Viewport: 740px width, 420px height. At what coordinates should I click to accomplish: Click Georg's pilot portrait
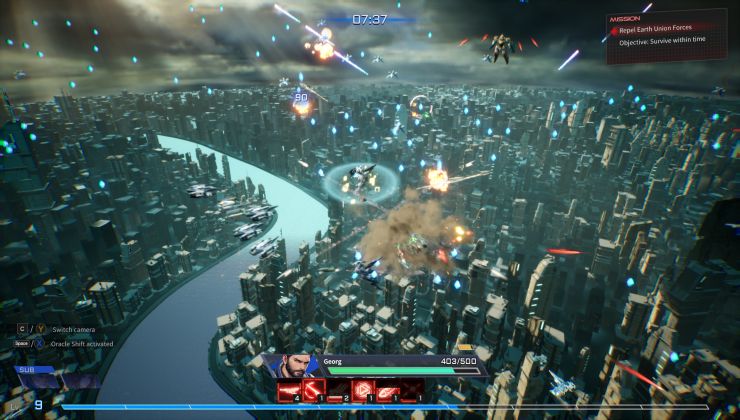290,365
